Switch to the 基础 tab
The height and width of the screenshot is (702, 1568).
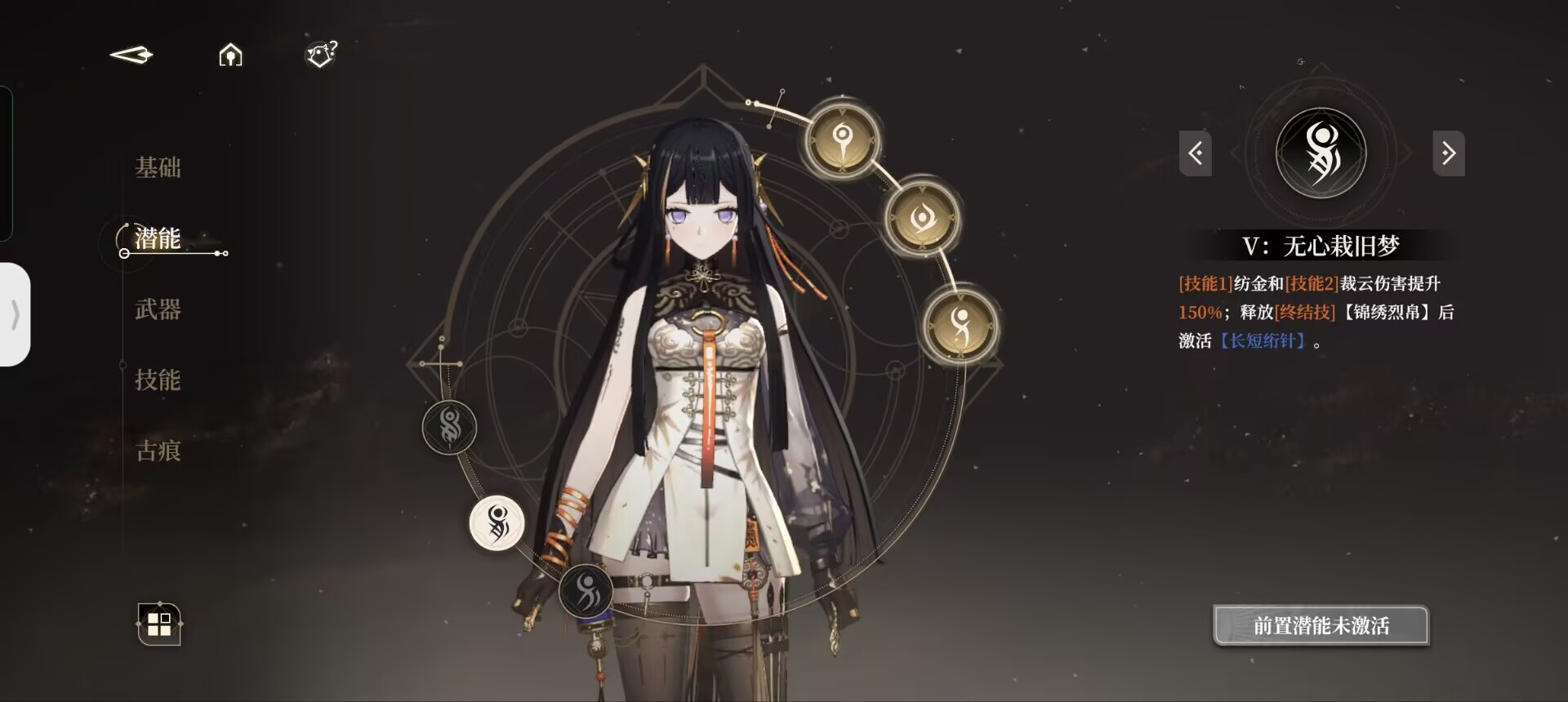point(158,167)
